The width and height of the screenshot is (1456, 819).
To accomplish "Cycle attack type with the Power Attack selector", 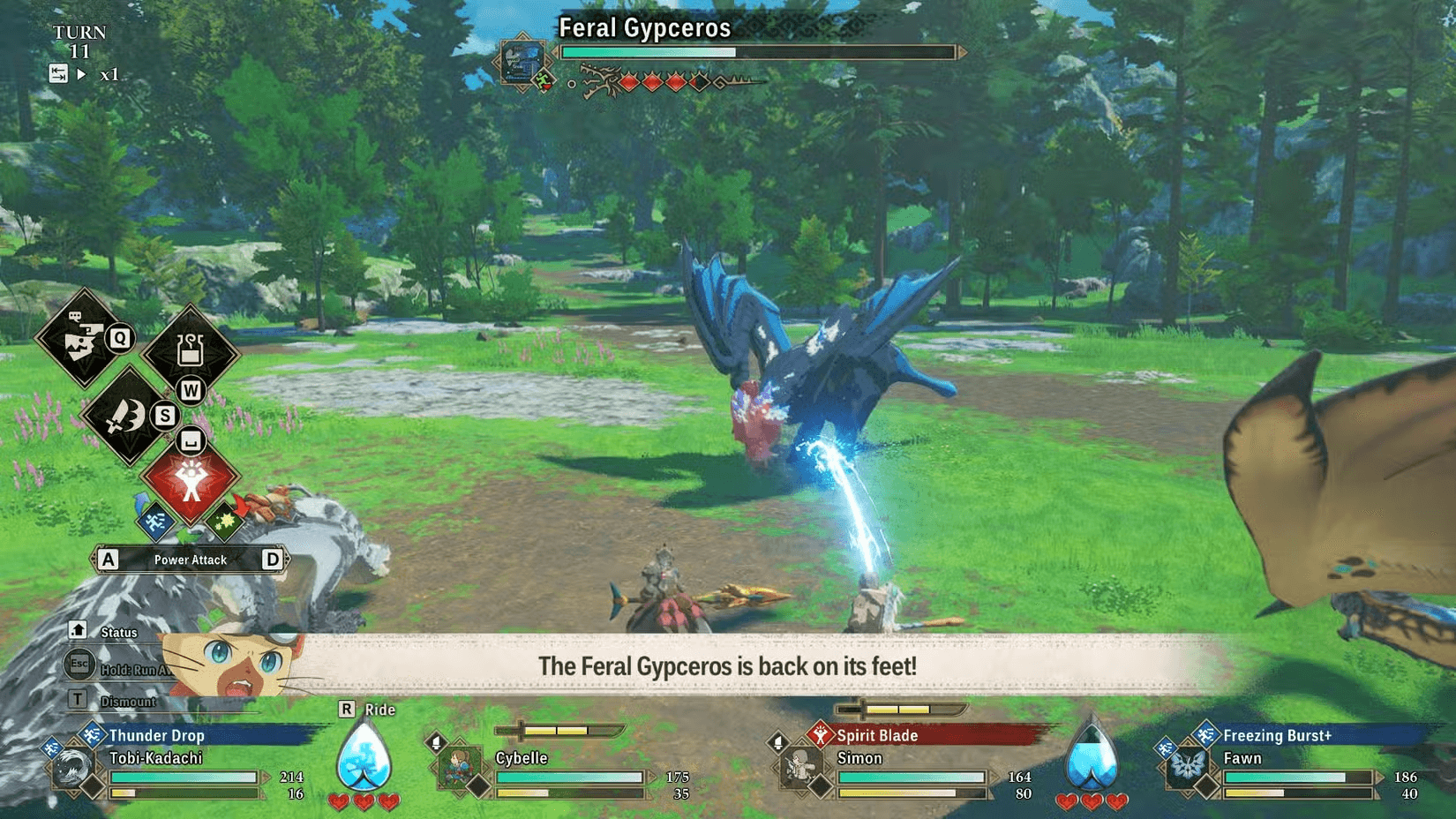I will click(190, 560).
